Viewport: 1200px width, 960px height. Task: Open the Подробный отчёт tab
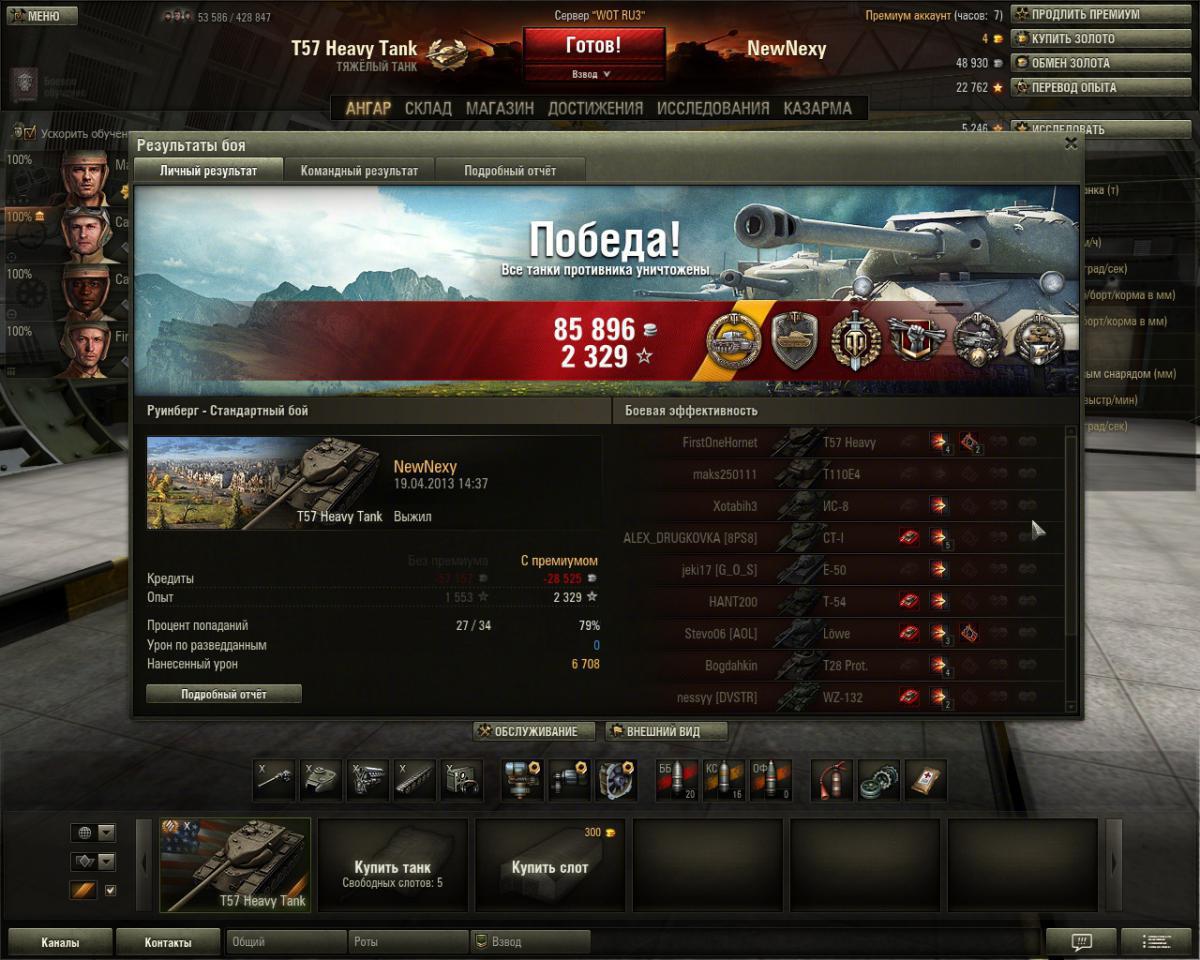click(x=510, y=171)
